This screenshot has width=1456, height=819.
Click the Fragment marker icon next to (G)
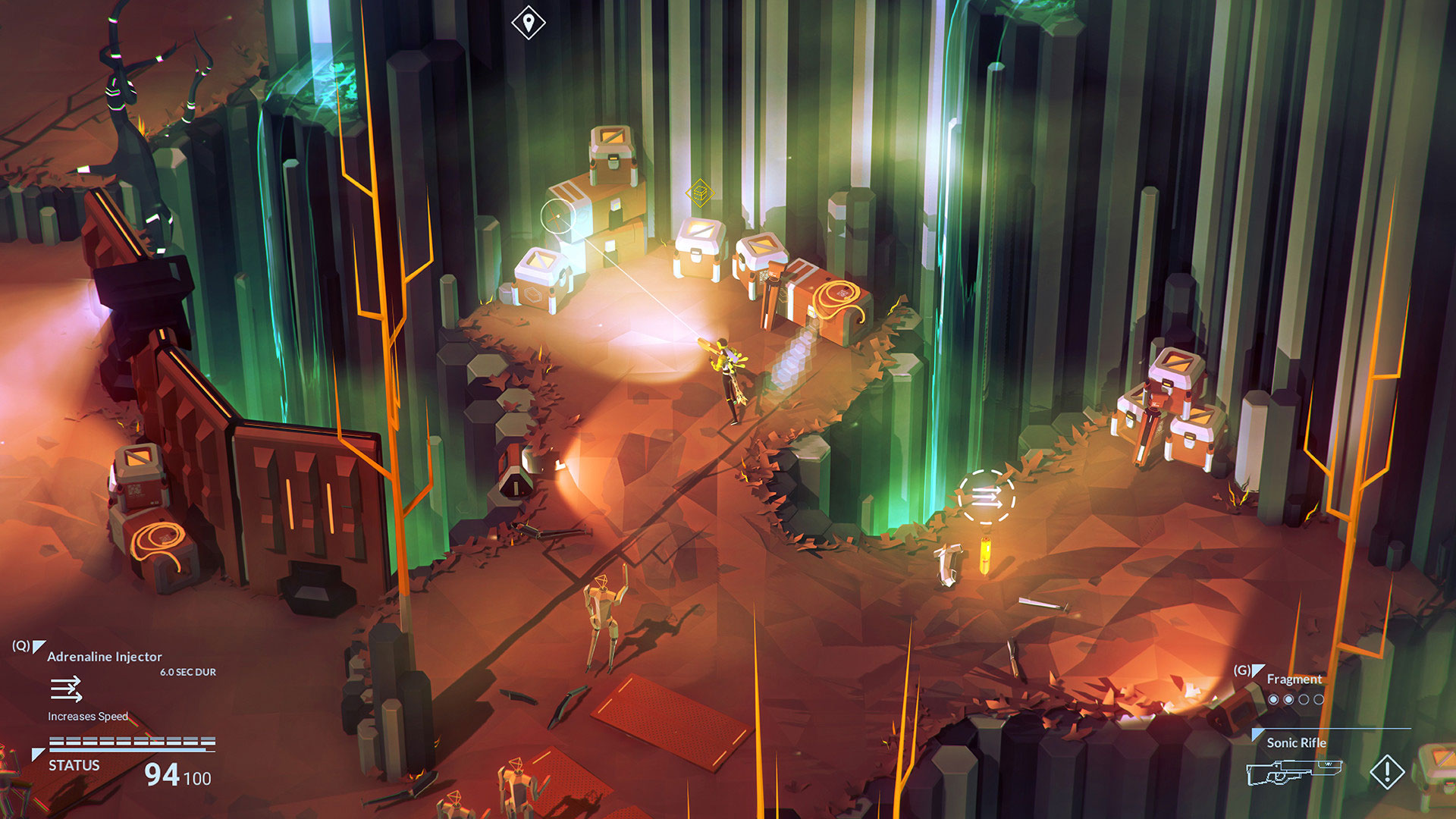[x=1260, y=671]
